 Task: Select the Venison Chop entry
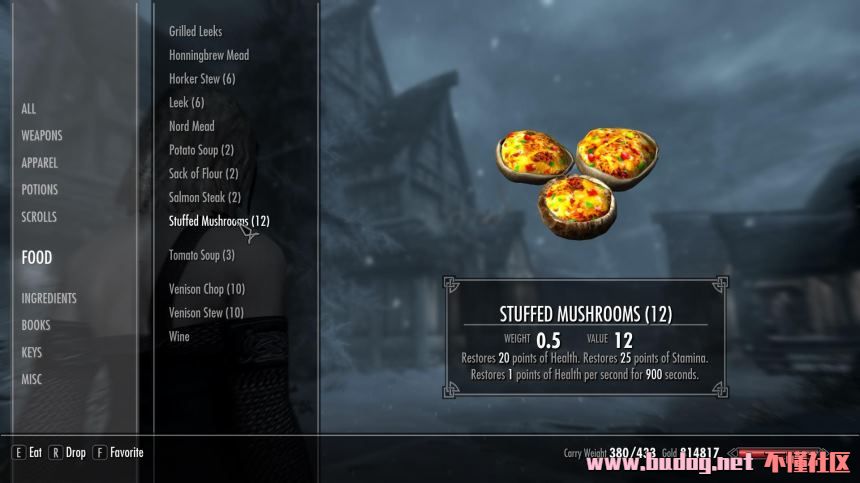(x=207, y=290)
